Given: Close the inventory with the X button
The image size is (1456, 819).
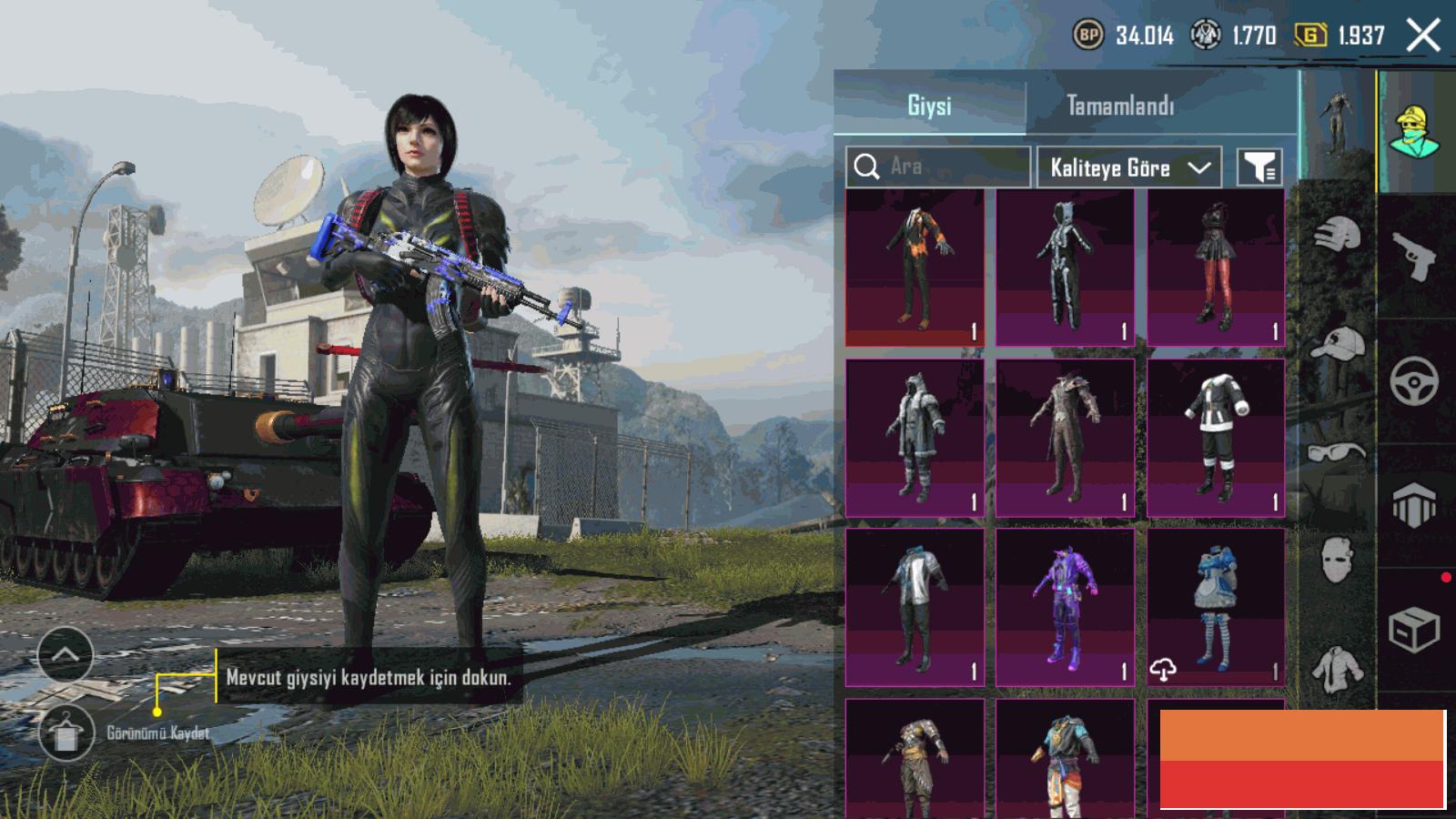Looking at the screenshot, I should click(1423, 36).
